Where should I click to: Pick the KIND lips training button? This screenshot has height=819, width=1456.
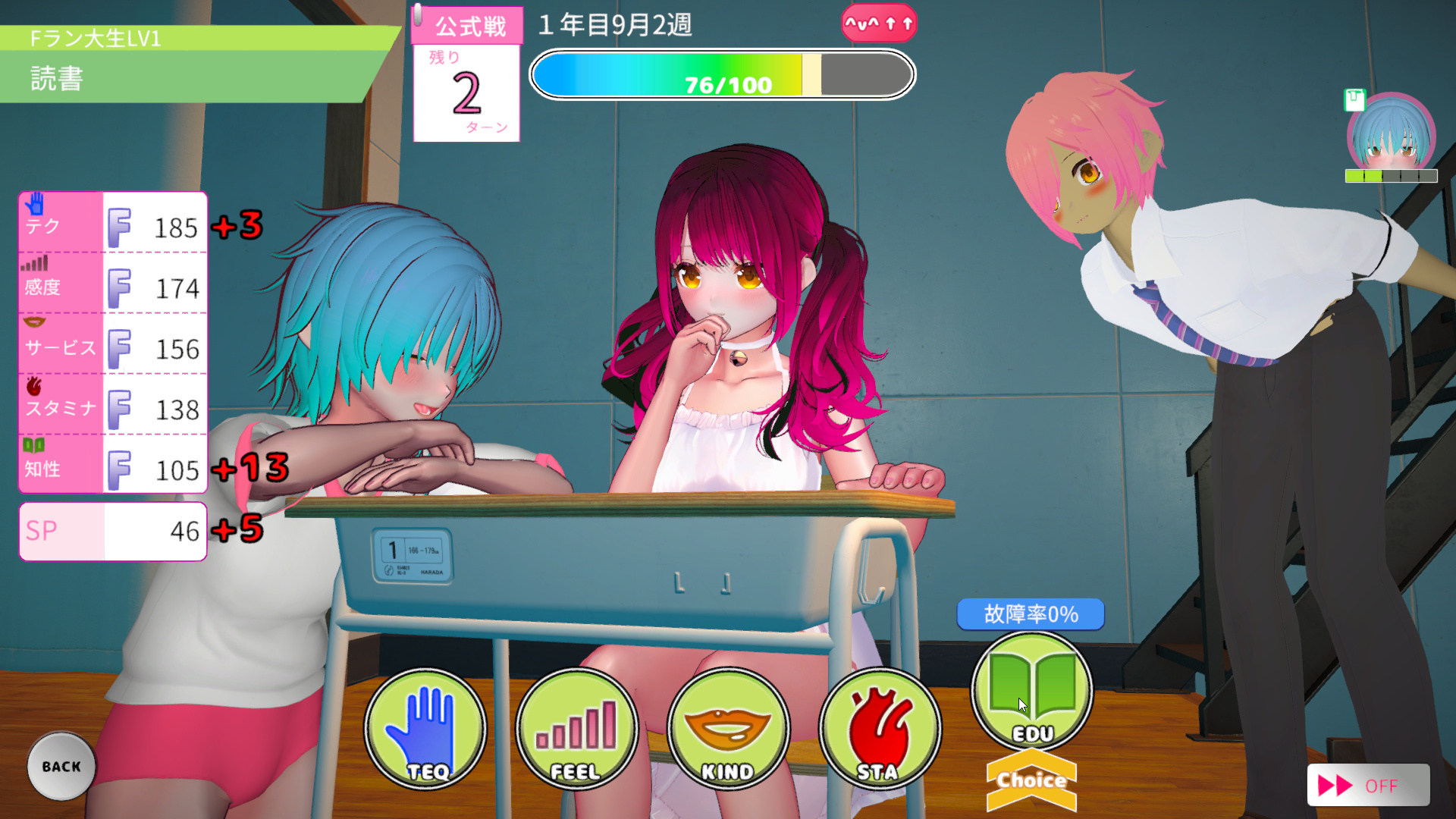click(x=728, y=730)
